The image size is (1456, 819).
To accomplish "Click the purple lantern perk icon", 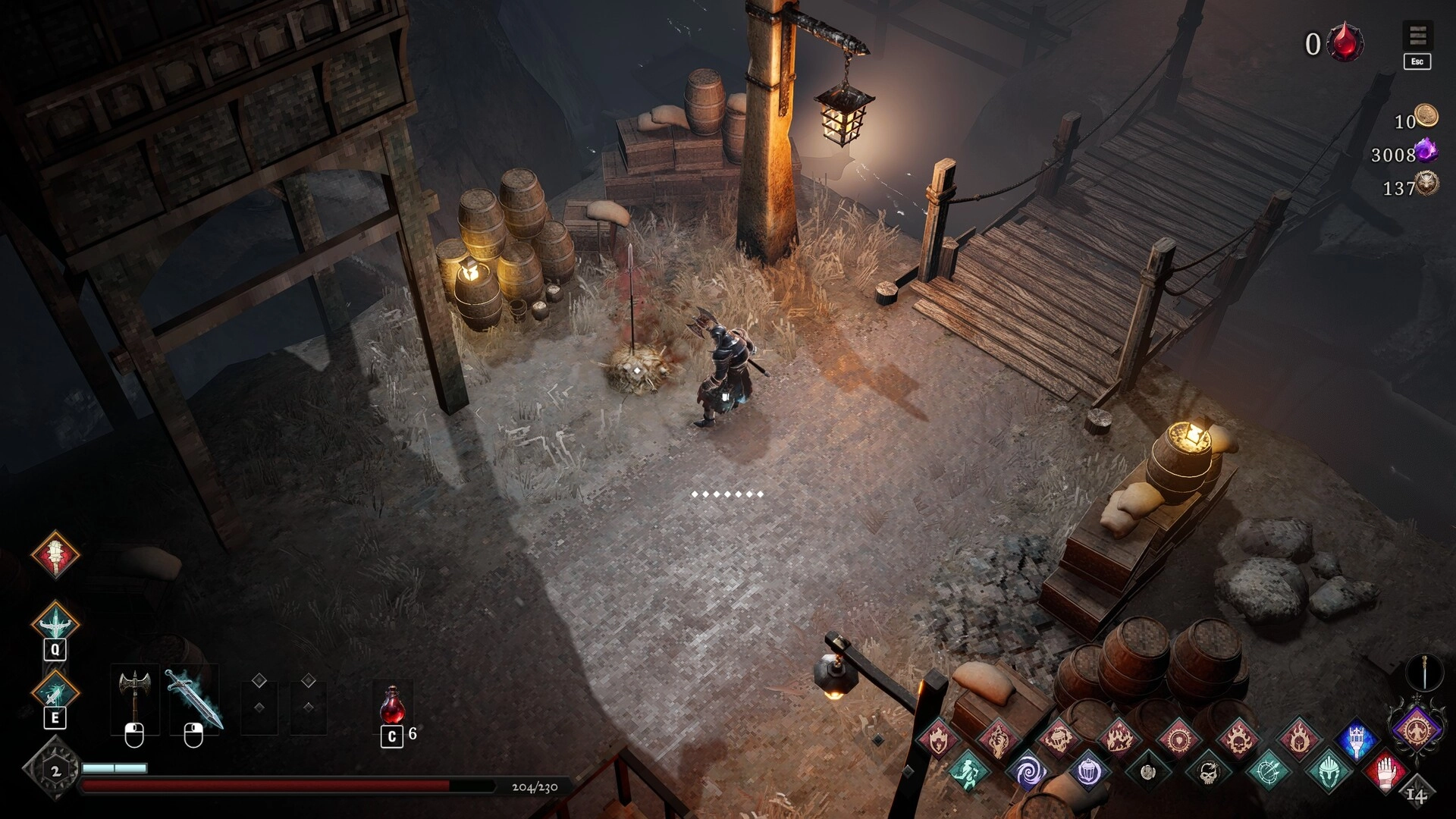I will [x=1088, y=772].
